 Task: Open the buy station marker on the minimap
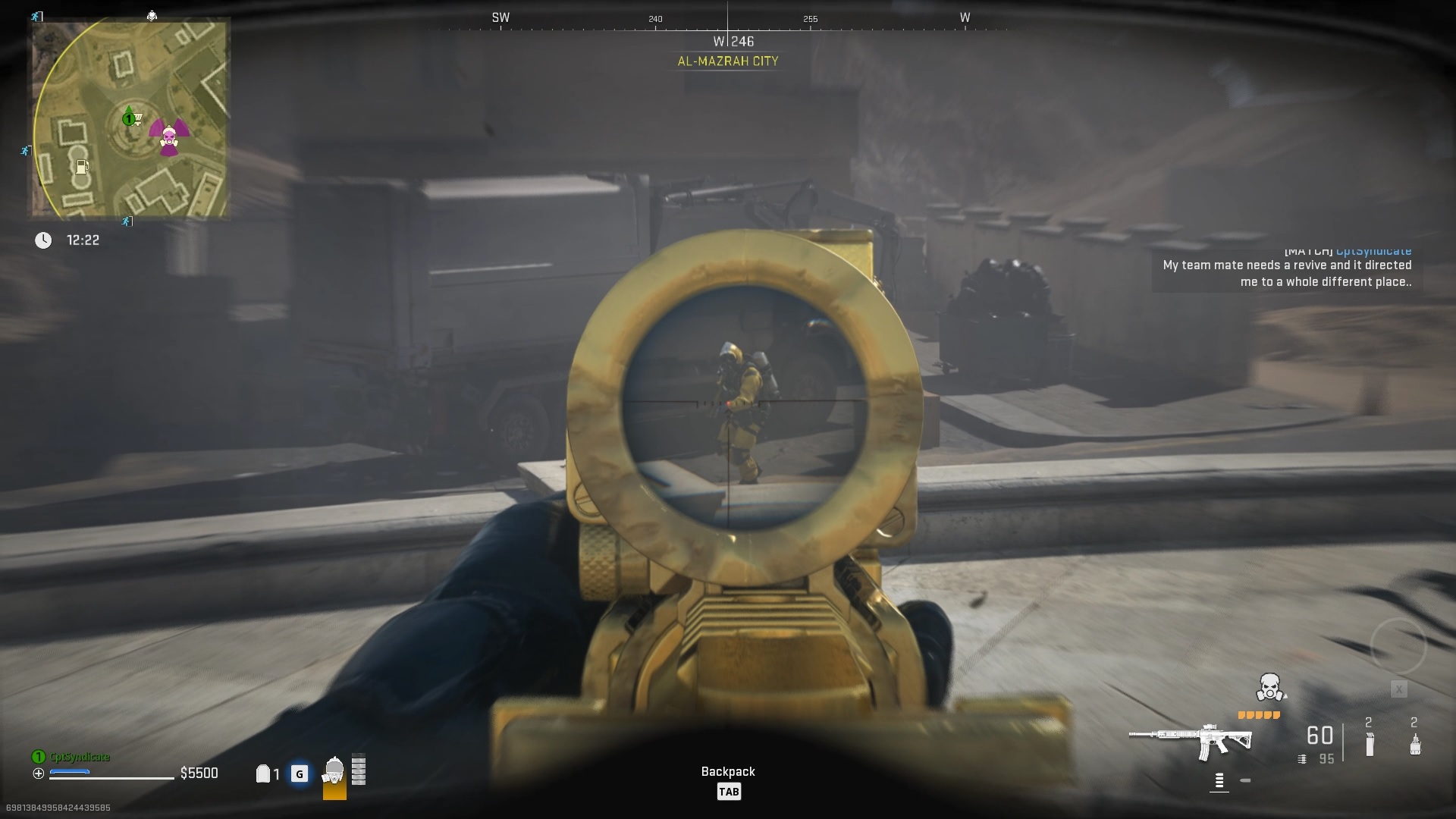pyautogui.click(x=139, y=118)
